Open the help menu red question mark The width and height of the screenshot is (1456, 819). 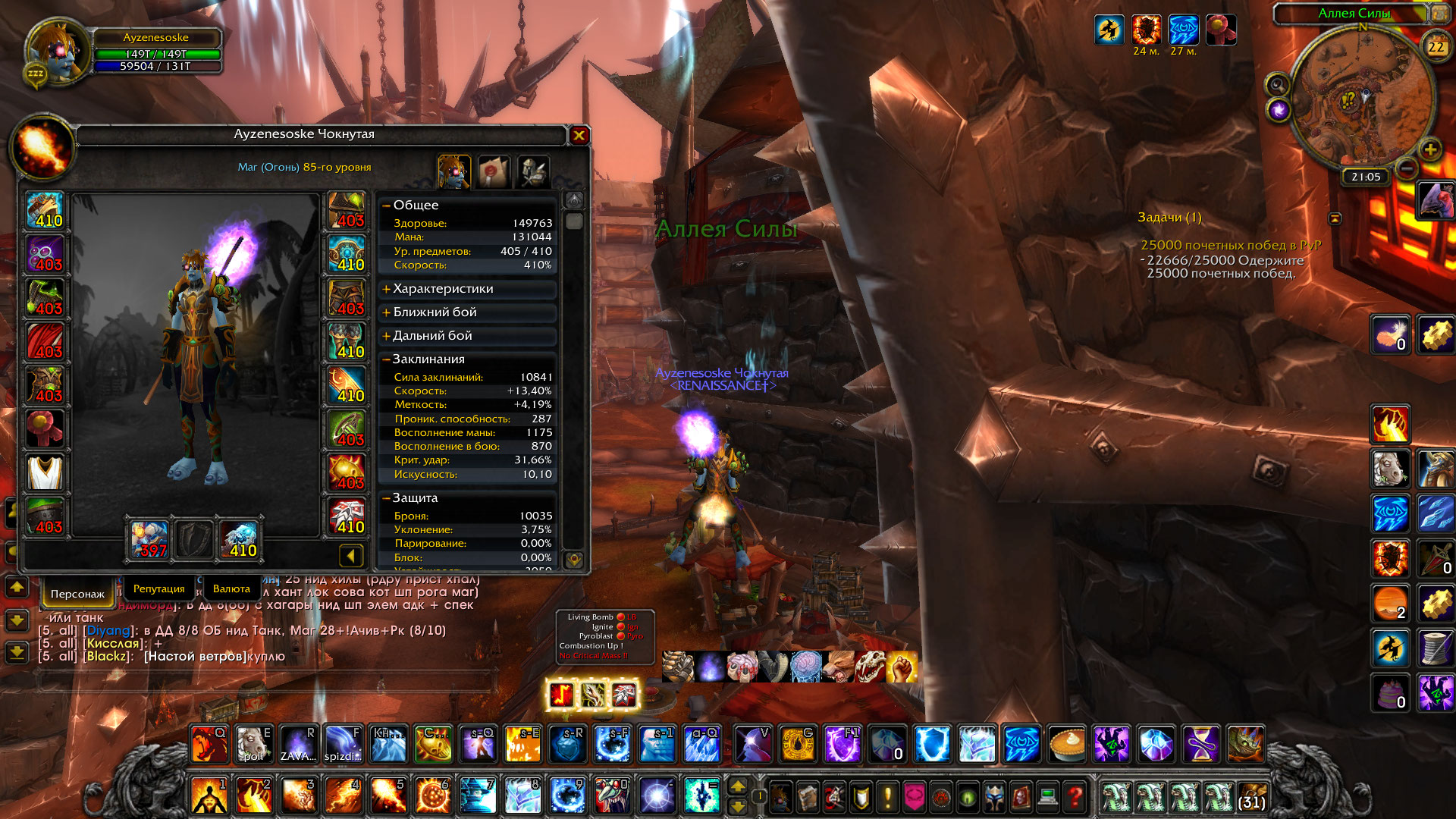pos(1074,797)
